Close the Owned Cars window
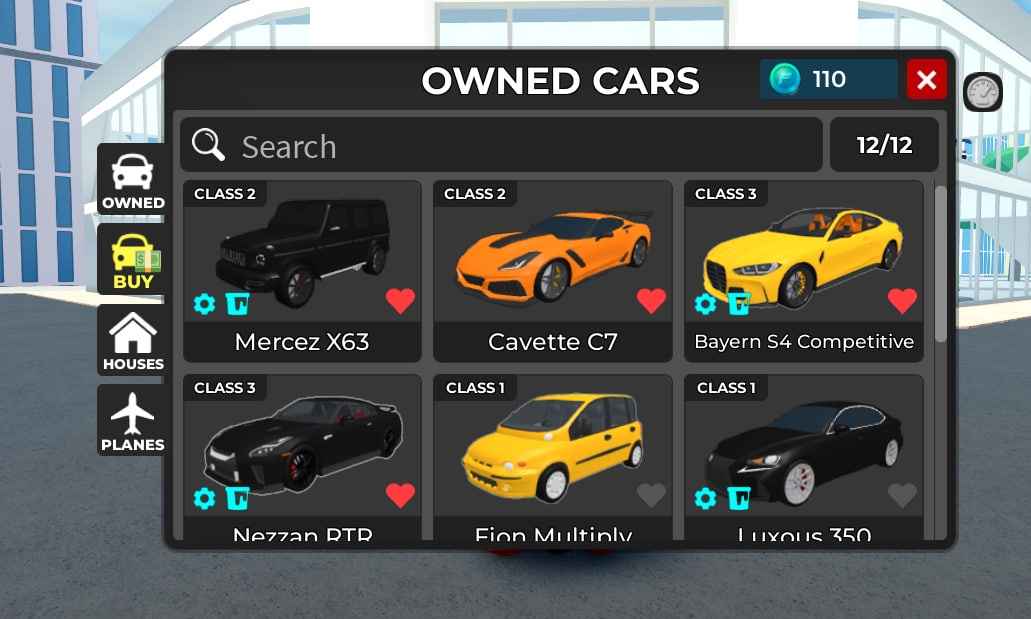The image size is (1031, 619). coord(926,80)
